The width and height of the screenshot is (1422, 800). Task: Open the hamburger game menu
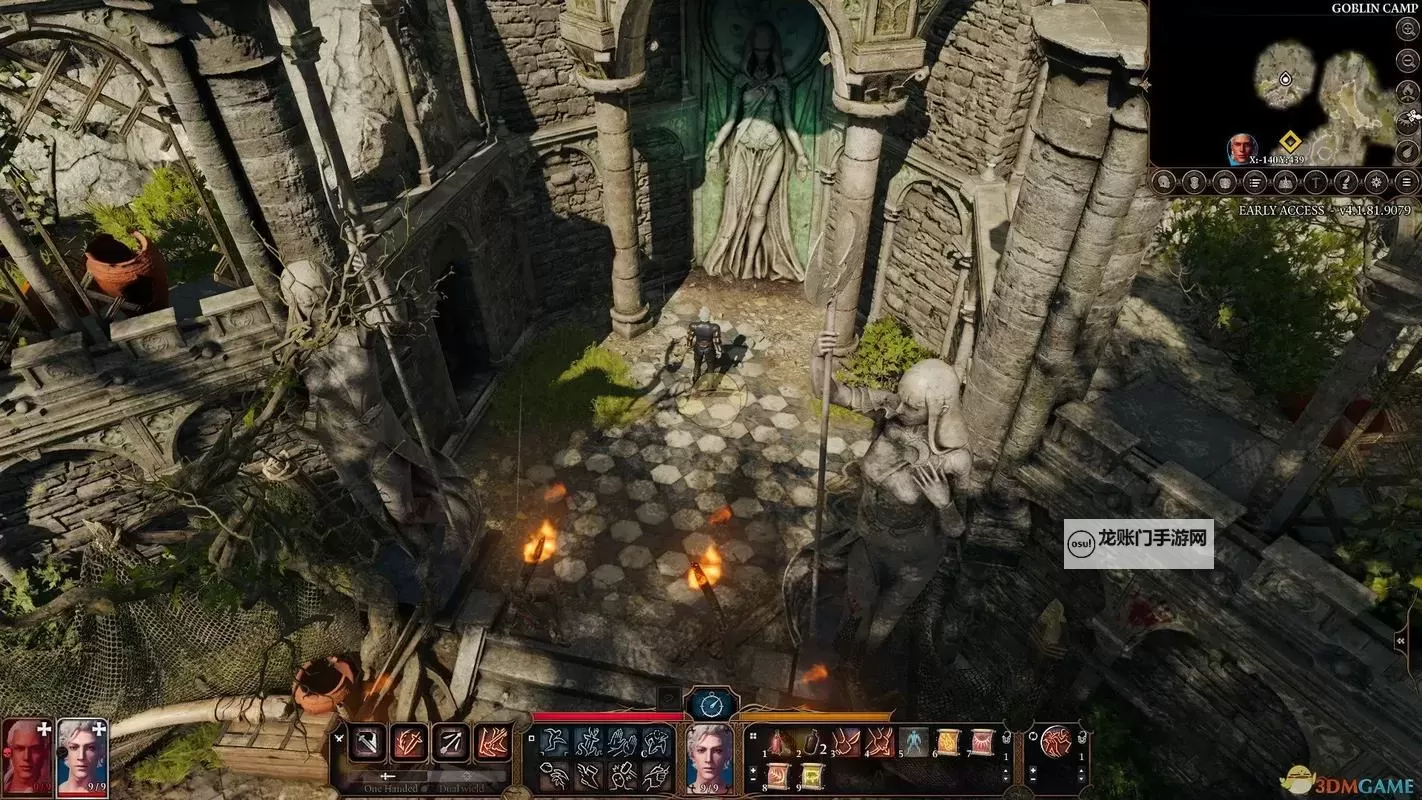point(1407,182)
